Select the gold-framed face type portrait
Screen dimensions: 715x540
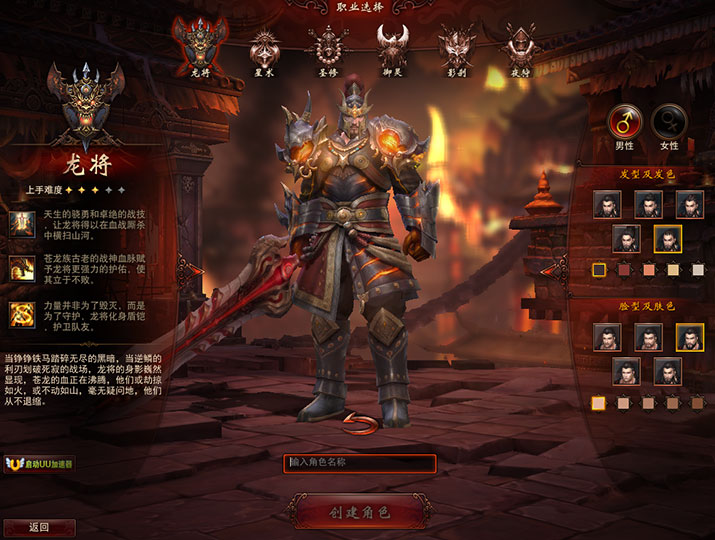(690, 337)
